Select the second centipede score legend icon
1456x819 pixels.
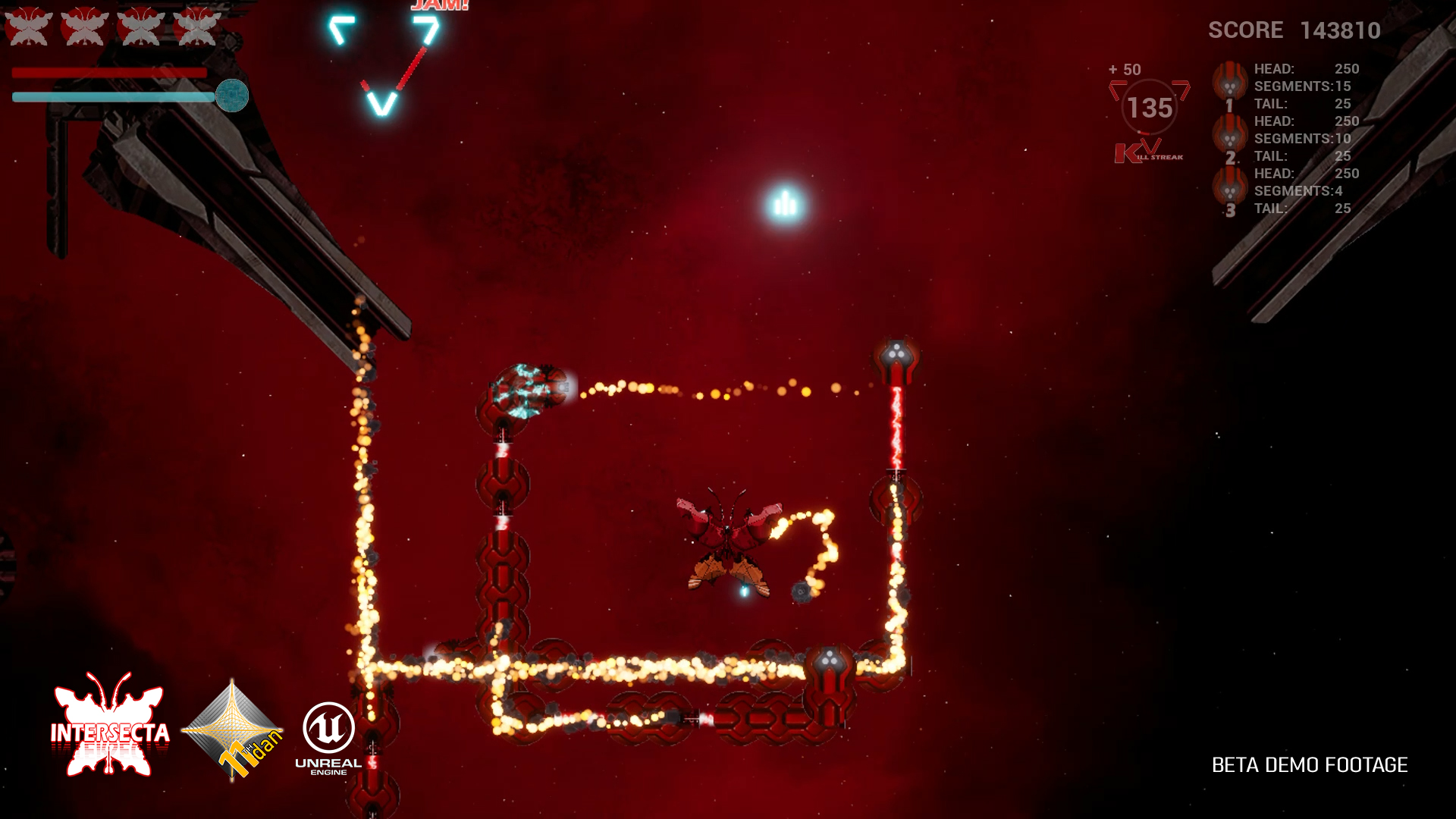click(x=1229, y=137)
